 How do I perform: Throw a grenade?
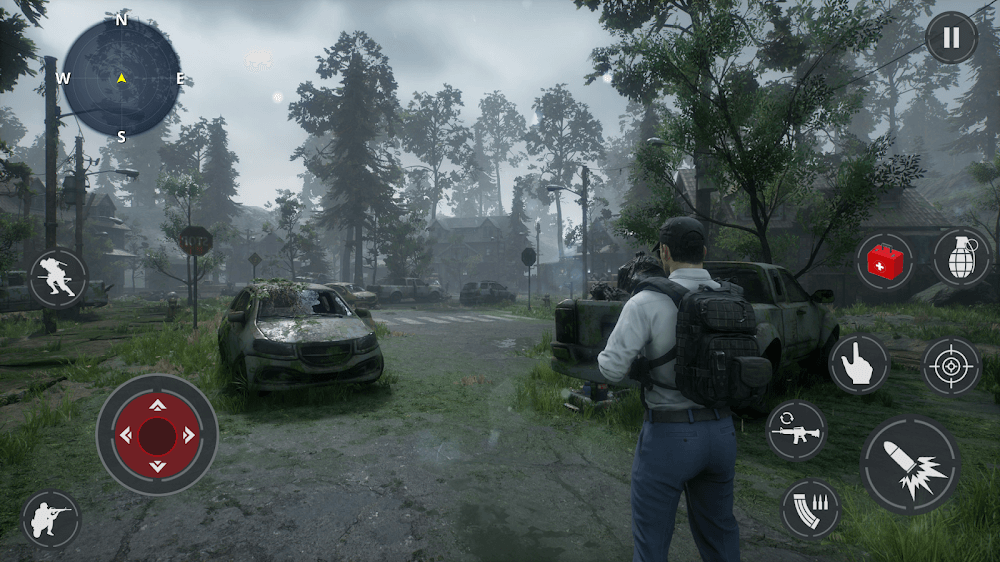click(x=961, y=256)
